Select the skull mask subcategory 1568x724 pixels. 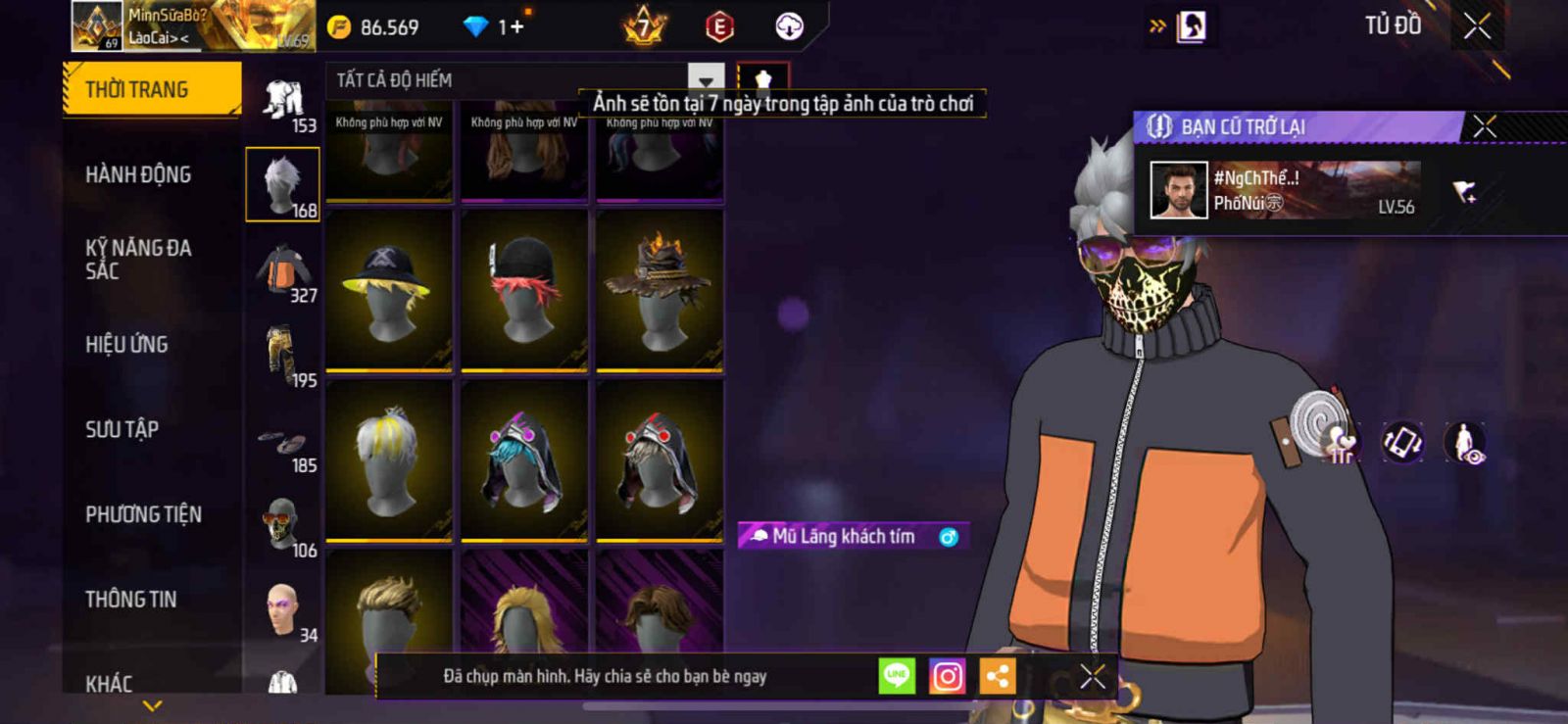[x=283, y=525]
